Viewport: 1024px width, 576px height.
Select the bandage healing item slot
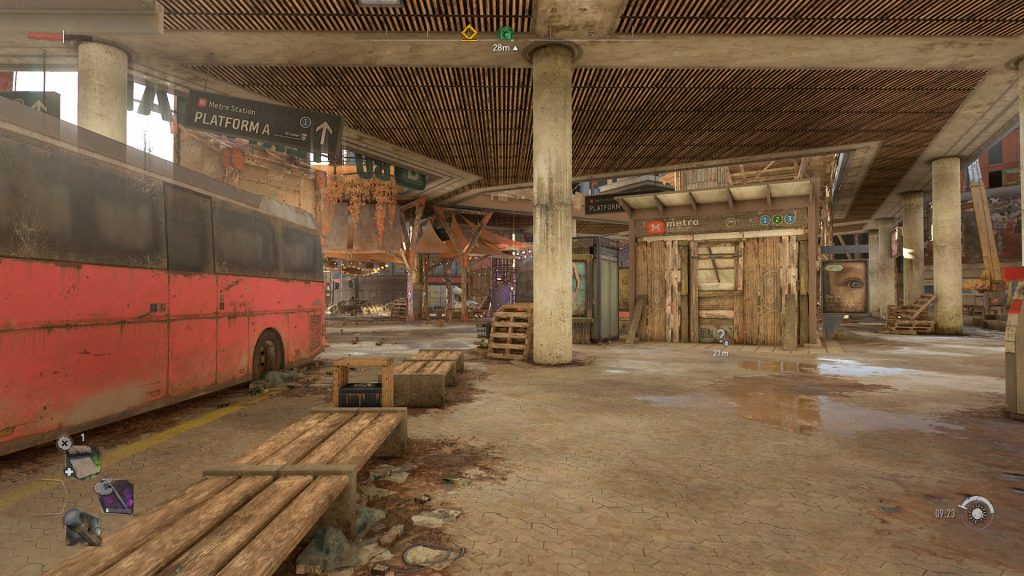(x=82, y=461)
